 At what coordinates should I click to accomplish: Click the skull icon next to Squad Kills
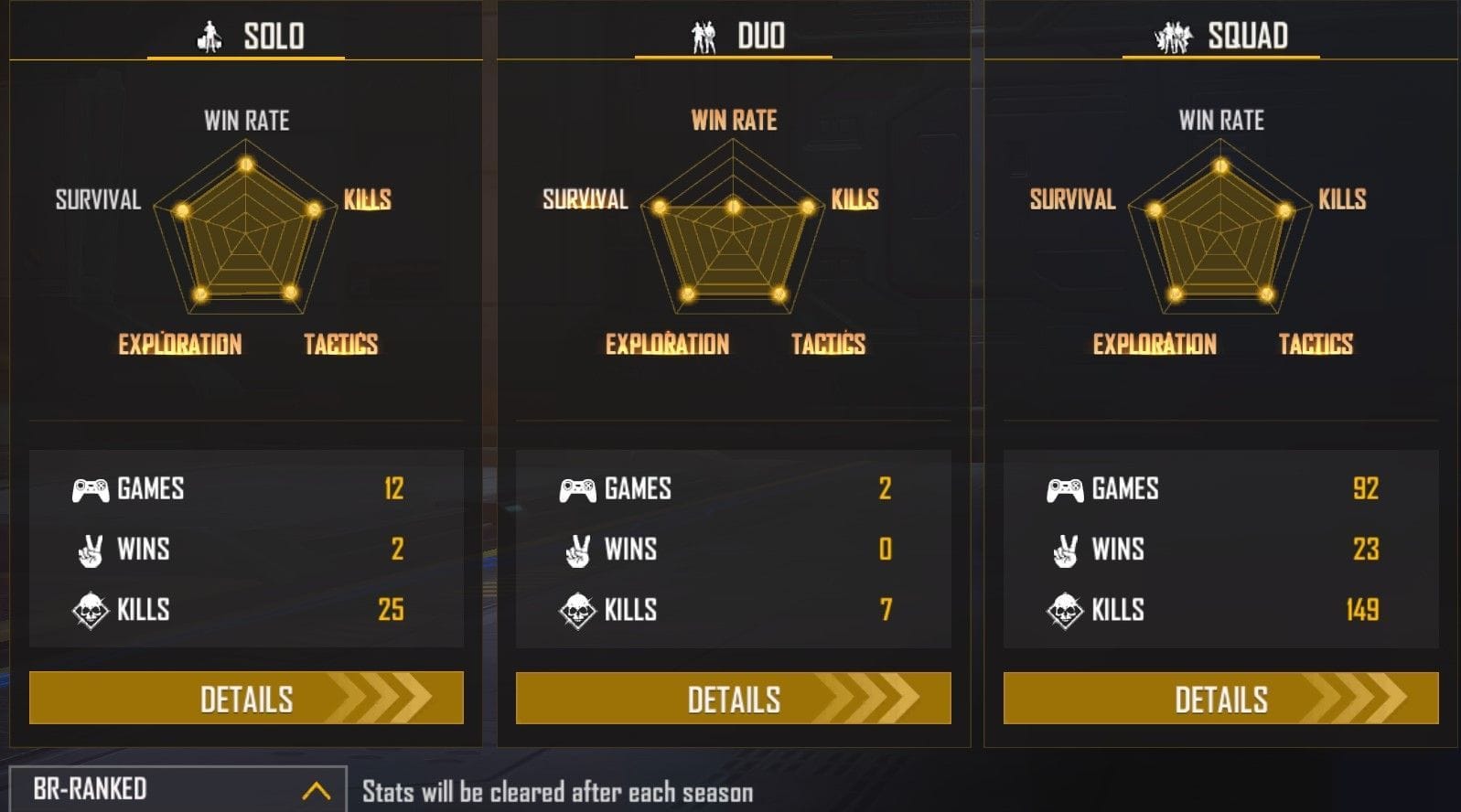tap(1064, 609)
